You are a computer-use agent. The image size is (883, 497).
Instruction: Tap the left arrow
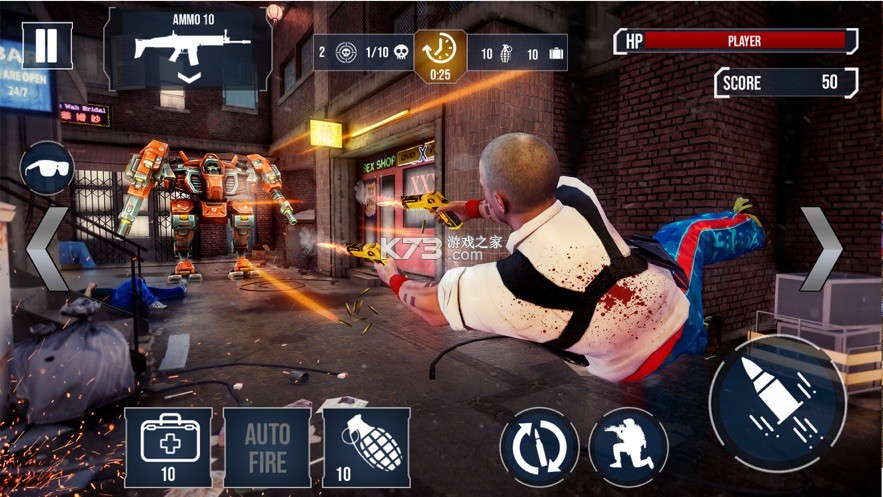click(x=45, y=250)
